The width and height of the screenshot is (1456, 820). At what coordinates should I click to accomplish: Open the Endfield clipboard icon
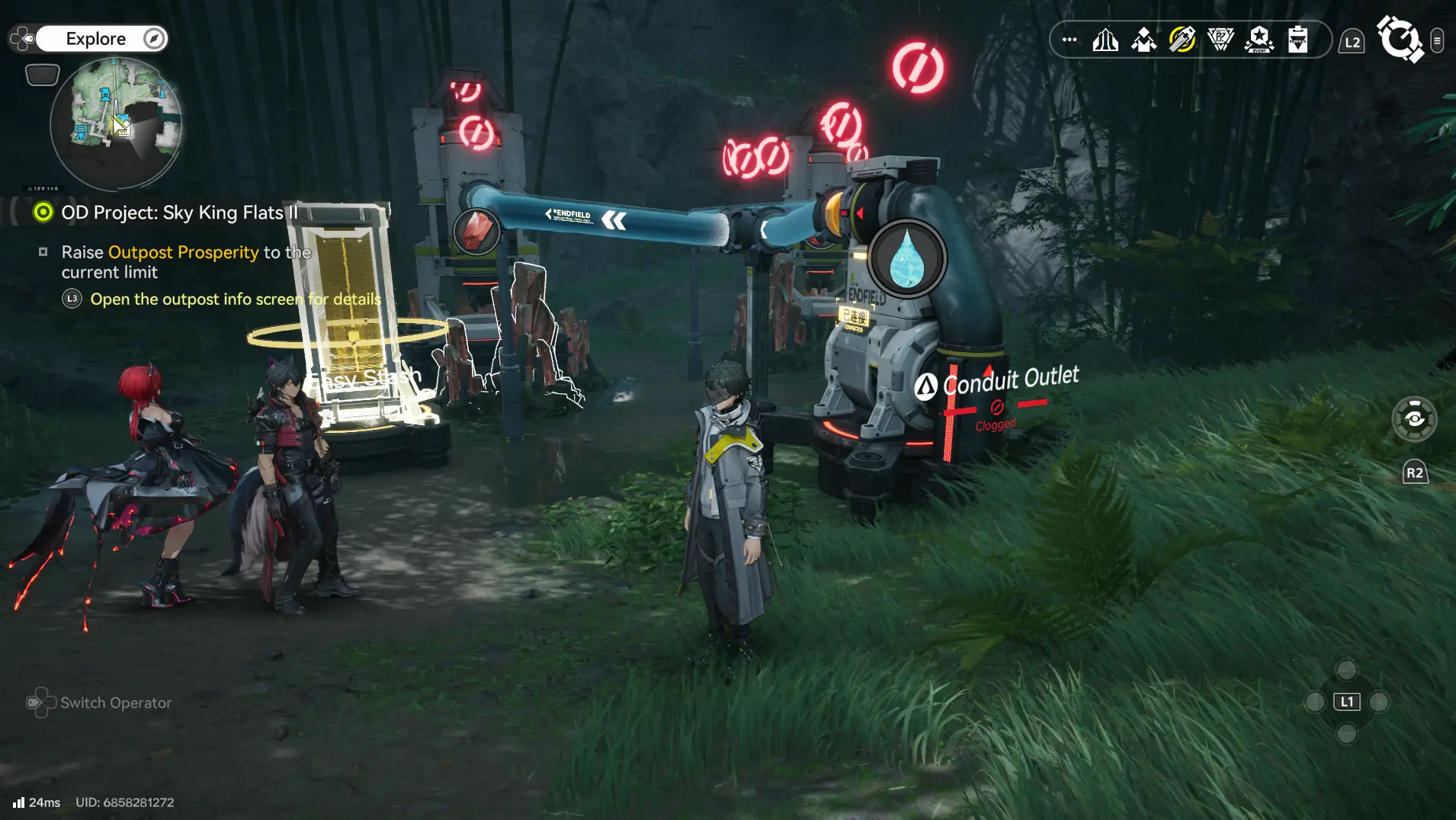click(x=1297, y=40)
